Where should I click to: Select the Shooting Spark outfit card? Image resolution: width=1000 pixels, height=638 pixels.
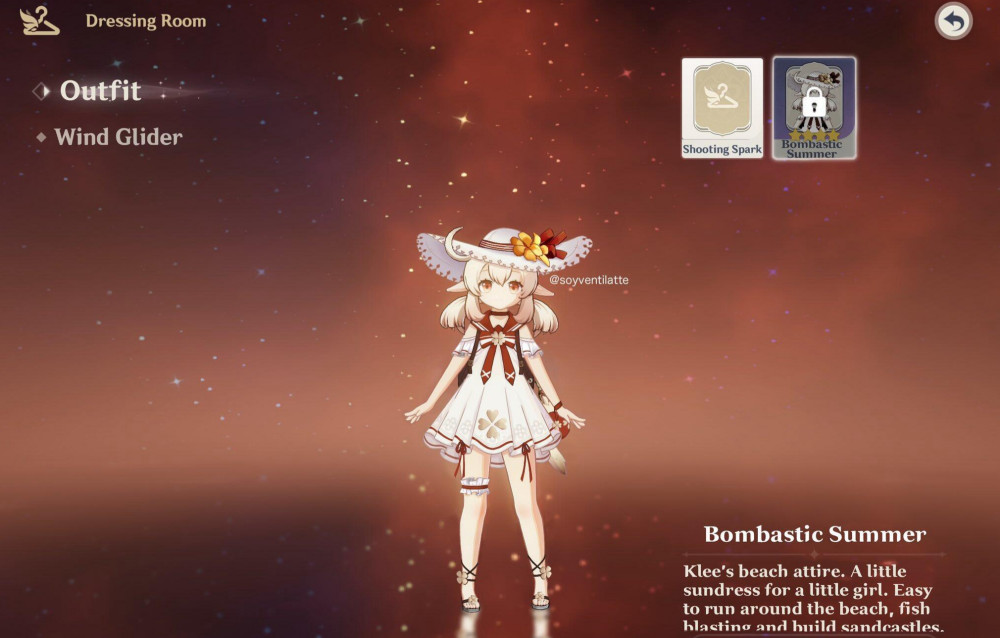coord(722,108)
